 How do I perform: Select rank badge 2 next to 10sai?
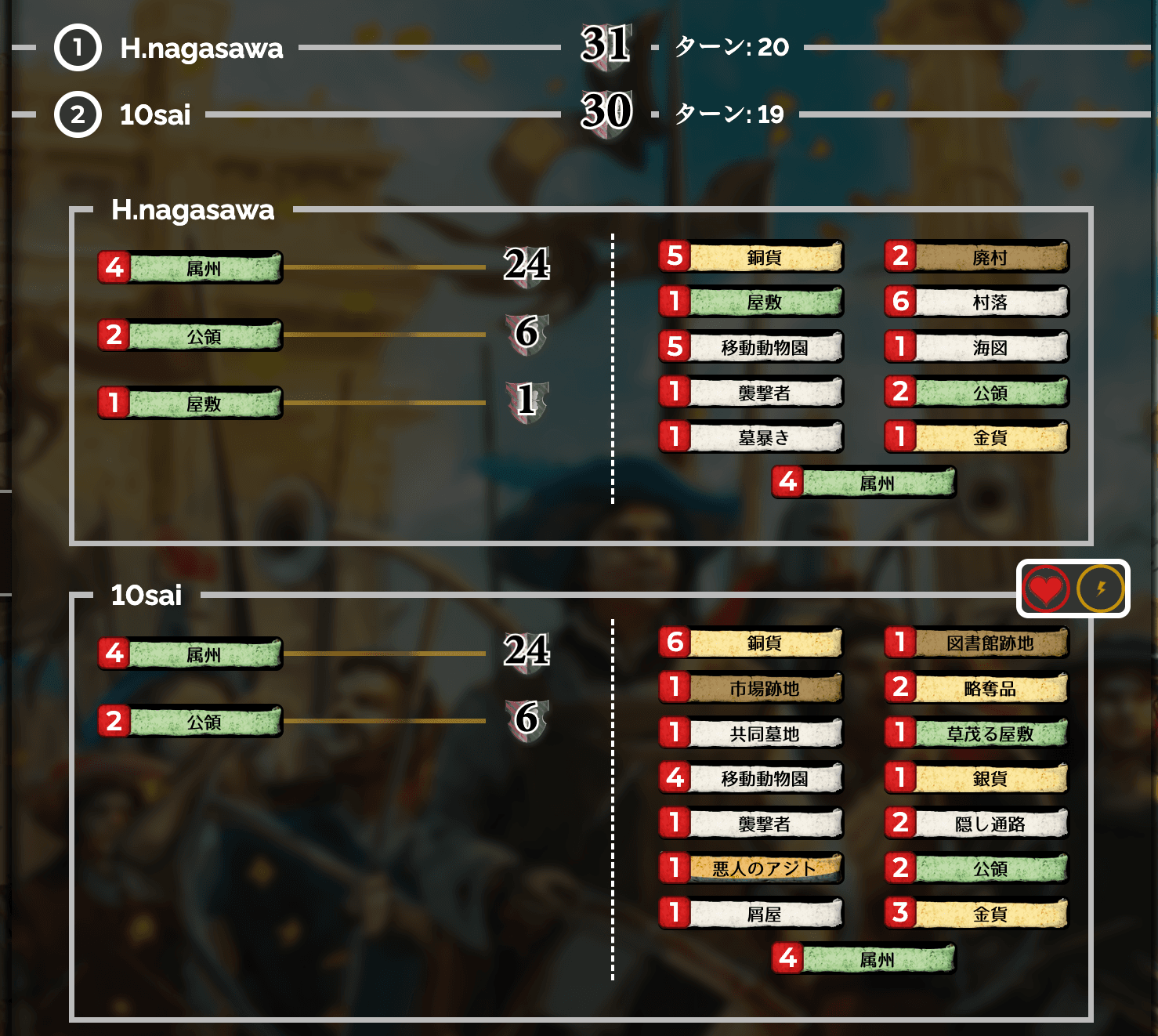click(x=78, y=116)
